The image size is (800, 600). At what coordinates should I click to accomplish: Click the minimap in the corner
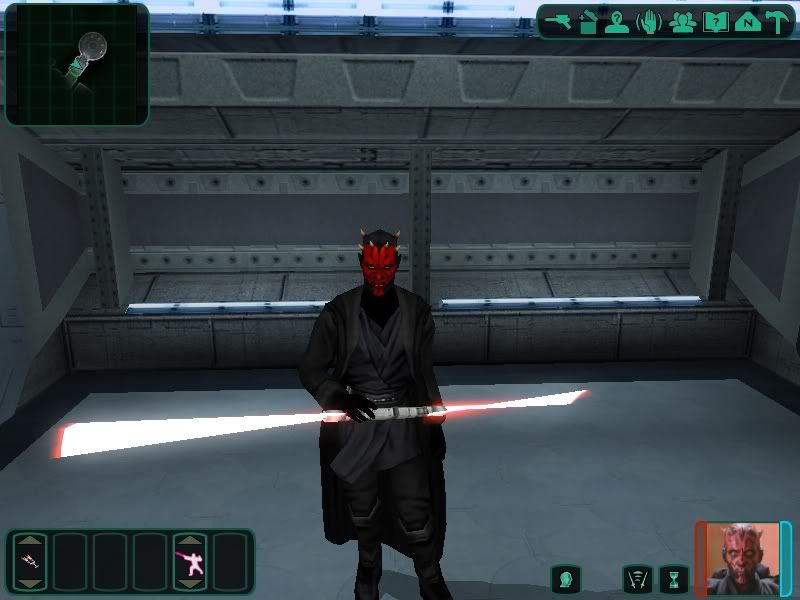pyautogui.click(x=77, y=64)
